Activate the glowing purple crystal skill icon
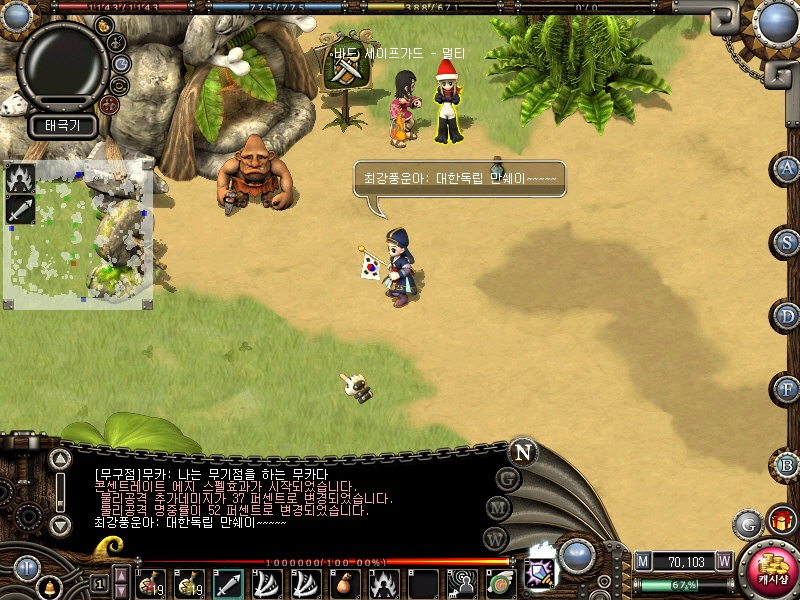This screenshot has height=600, width=800. pos(539,573)
